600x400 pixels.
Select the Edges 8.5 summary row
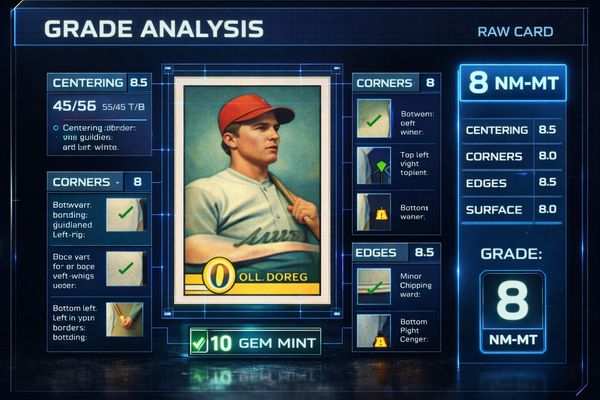click(x=511, y=183)
